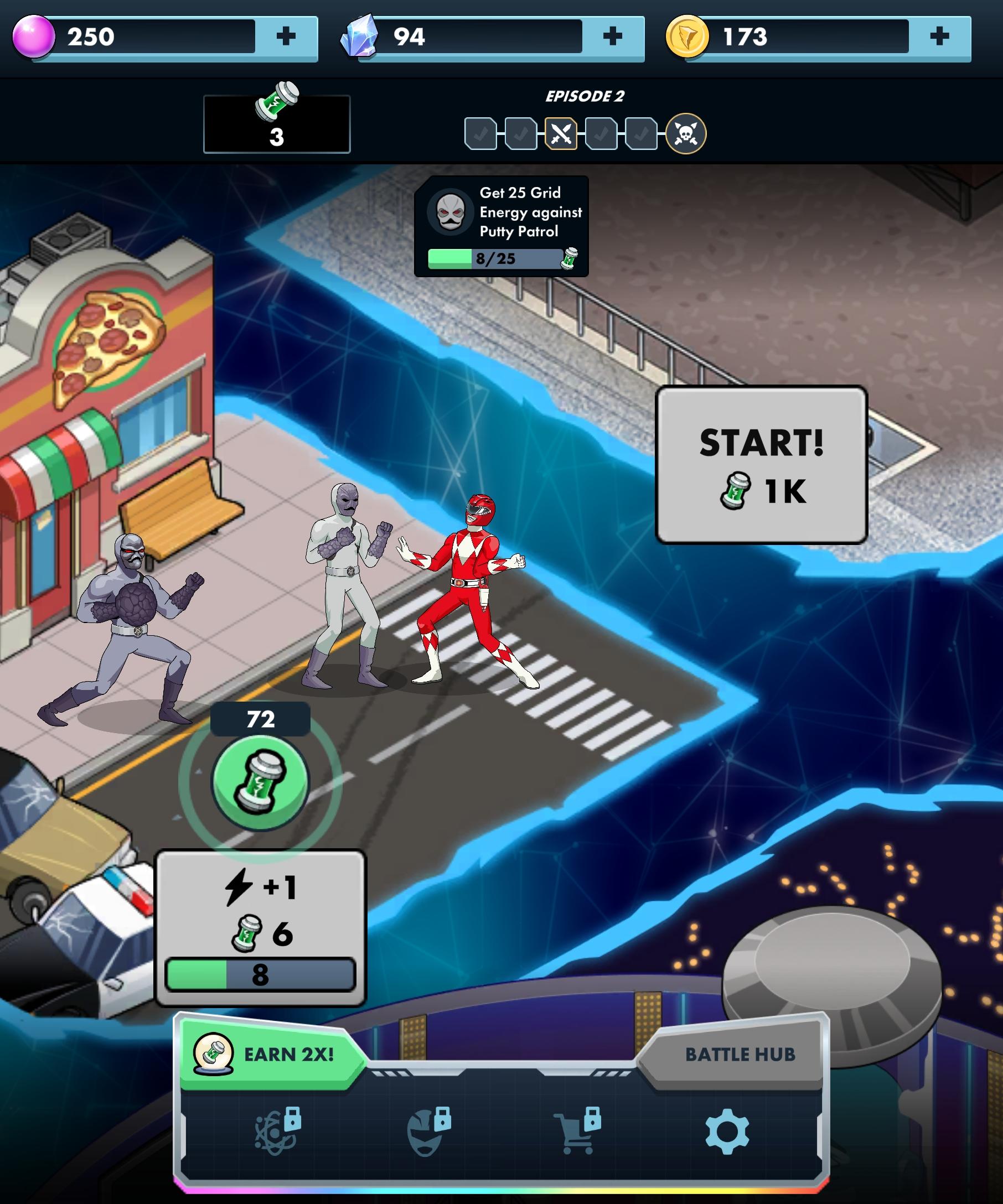Open the locked shop cart icon
Screen dimensions: 1003x1204
pos(576,1132)
